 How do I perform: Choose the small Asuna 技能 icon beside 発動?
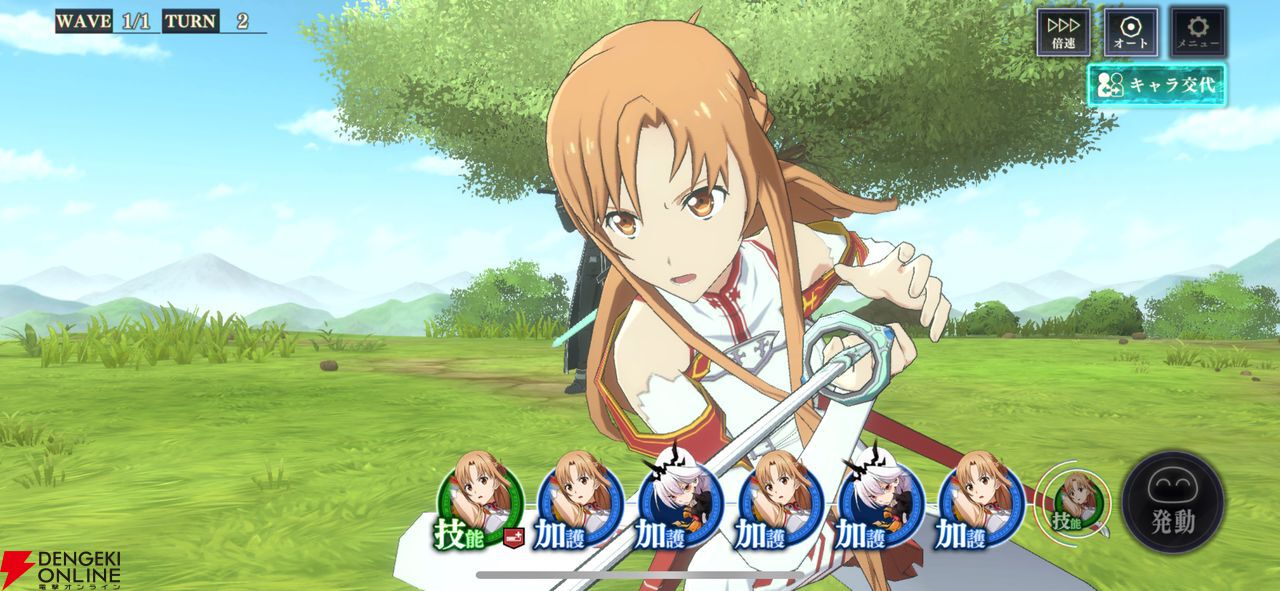(x=1072, y=500)
